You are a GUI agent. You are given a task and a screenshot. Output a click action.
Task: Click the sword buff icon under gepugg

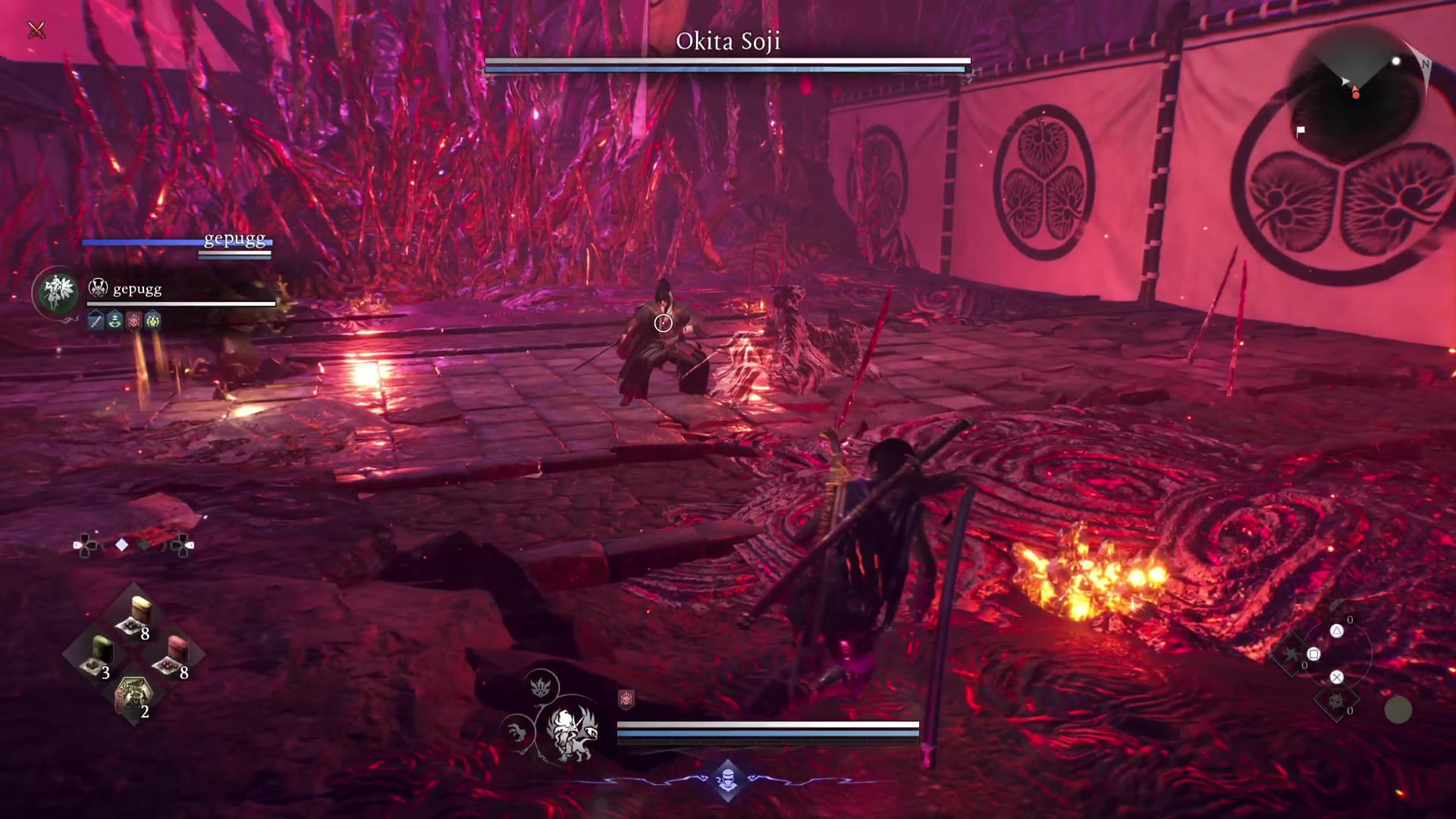96,321
